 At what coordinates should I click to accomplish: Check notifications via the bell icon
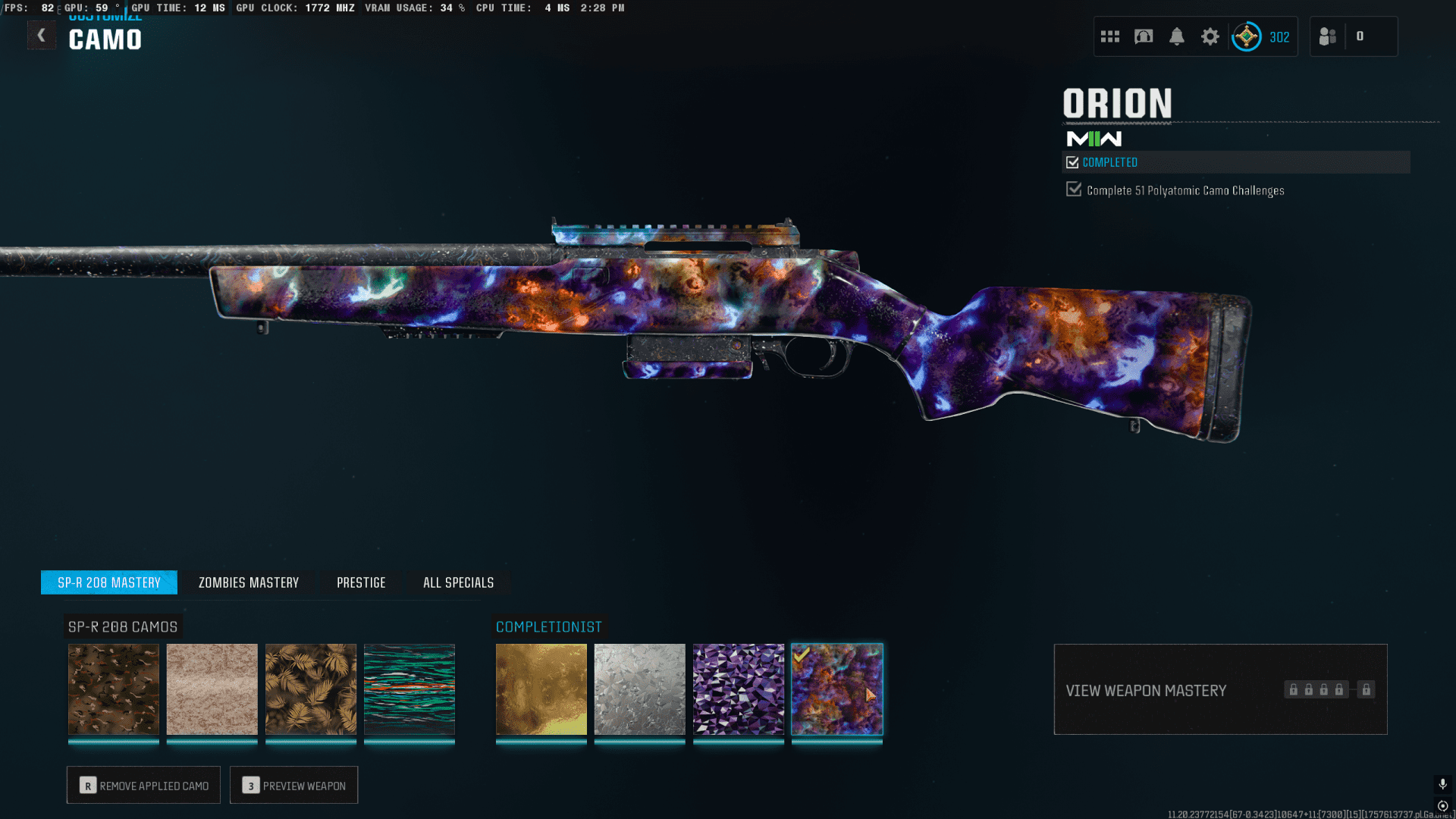pos(1177,36)
